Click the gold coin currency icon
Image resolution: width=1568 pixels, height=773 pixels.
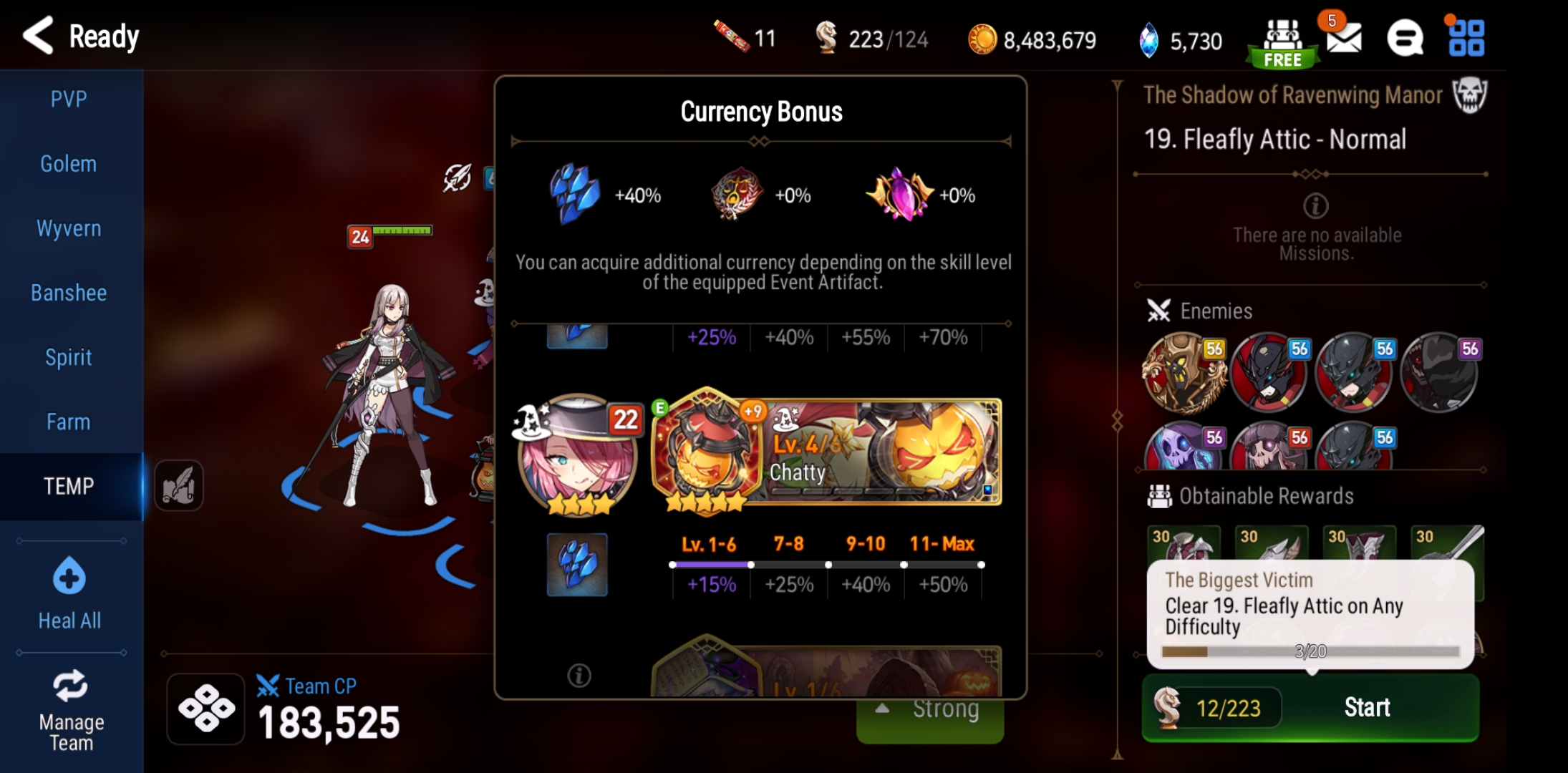[982, 39]
